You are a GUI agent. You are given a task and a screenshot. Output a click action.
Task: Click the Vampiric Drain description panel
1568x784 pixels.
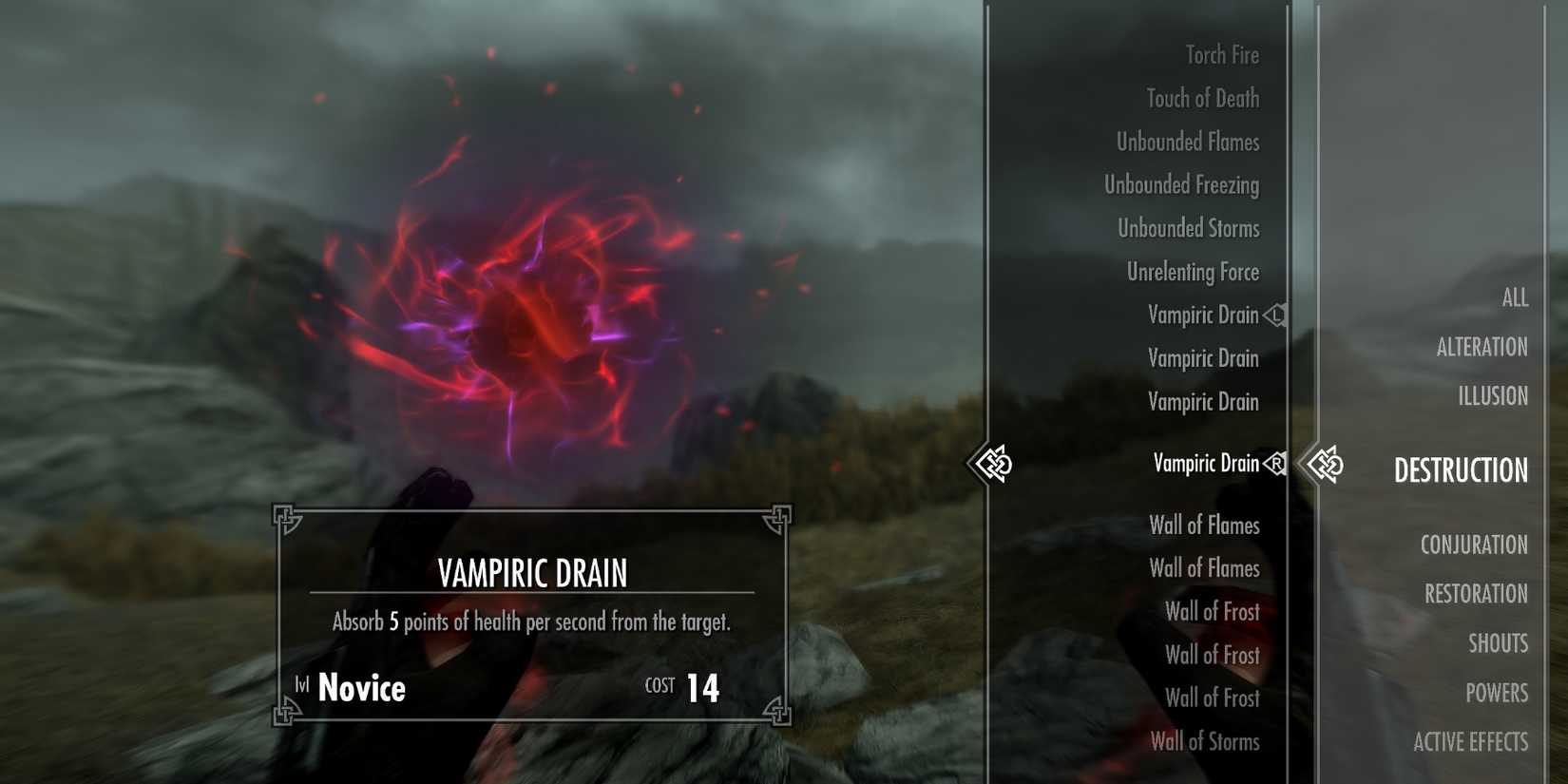(532, 613)
